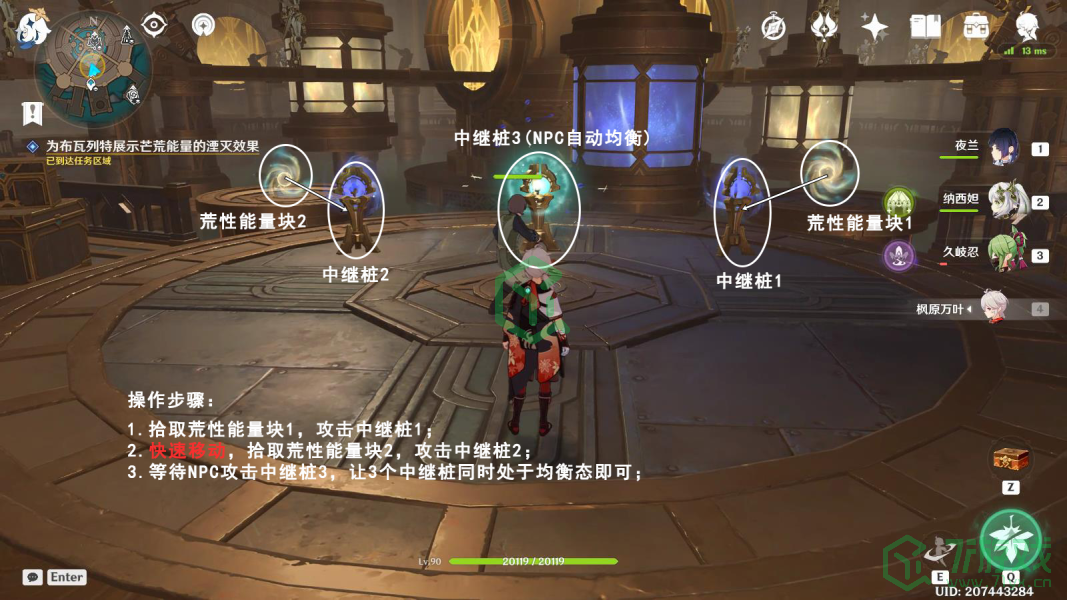This screenshot has height=600, width=1067.
Task: Click the white ring icon with the star
Action: pos(204,25)
